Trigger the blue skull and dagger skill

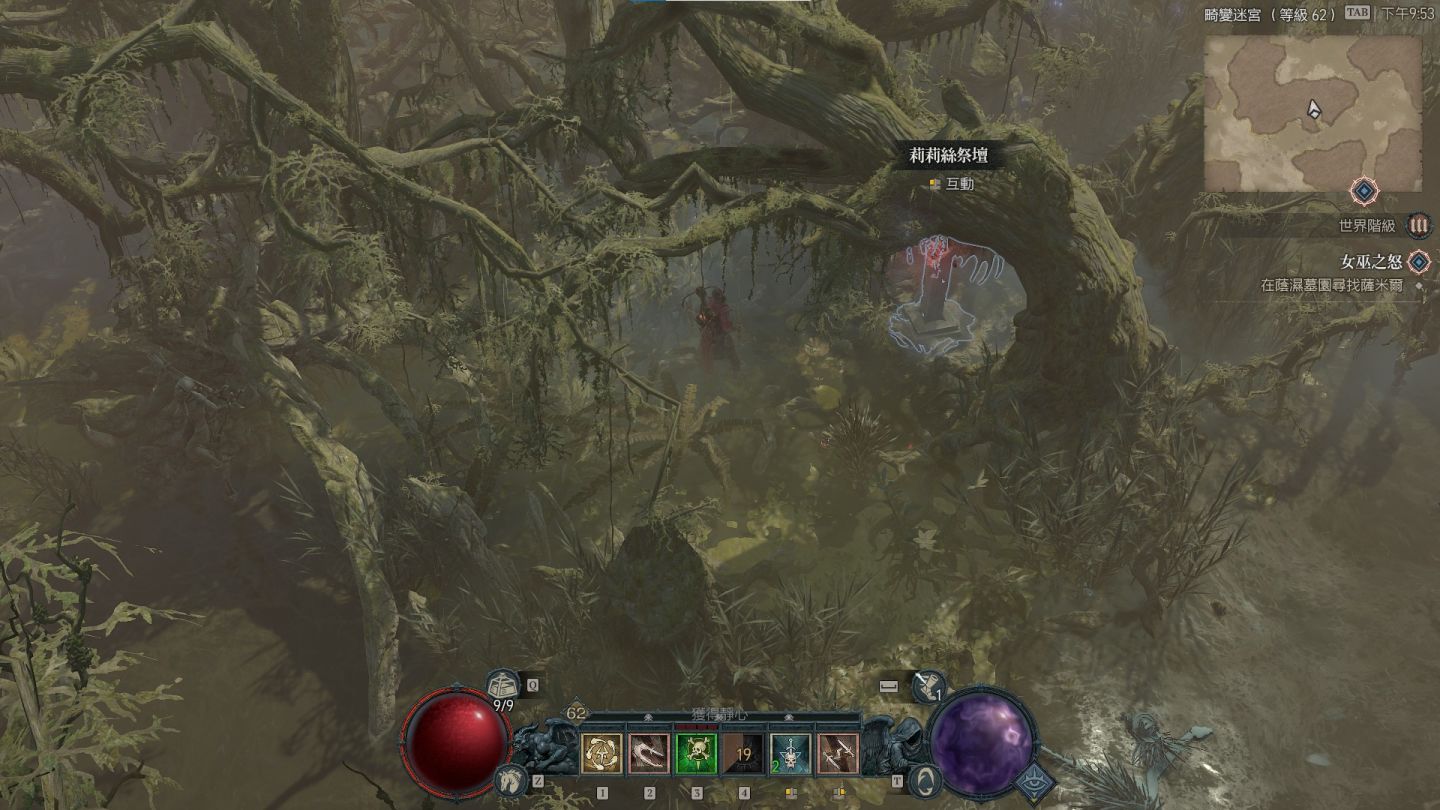click(x=790, y=754)
